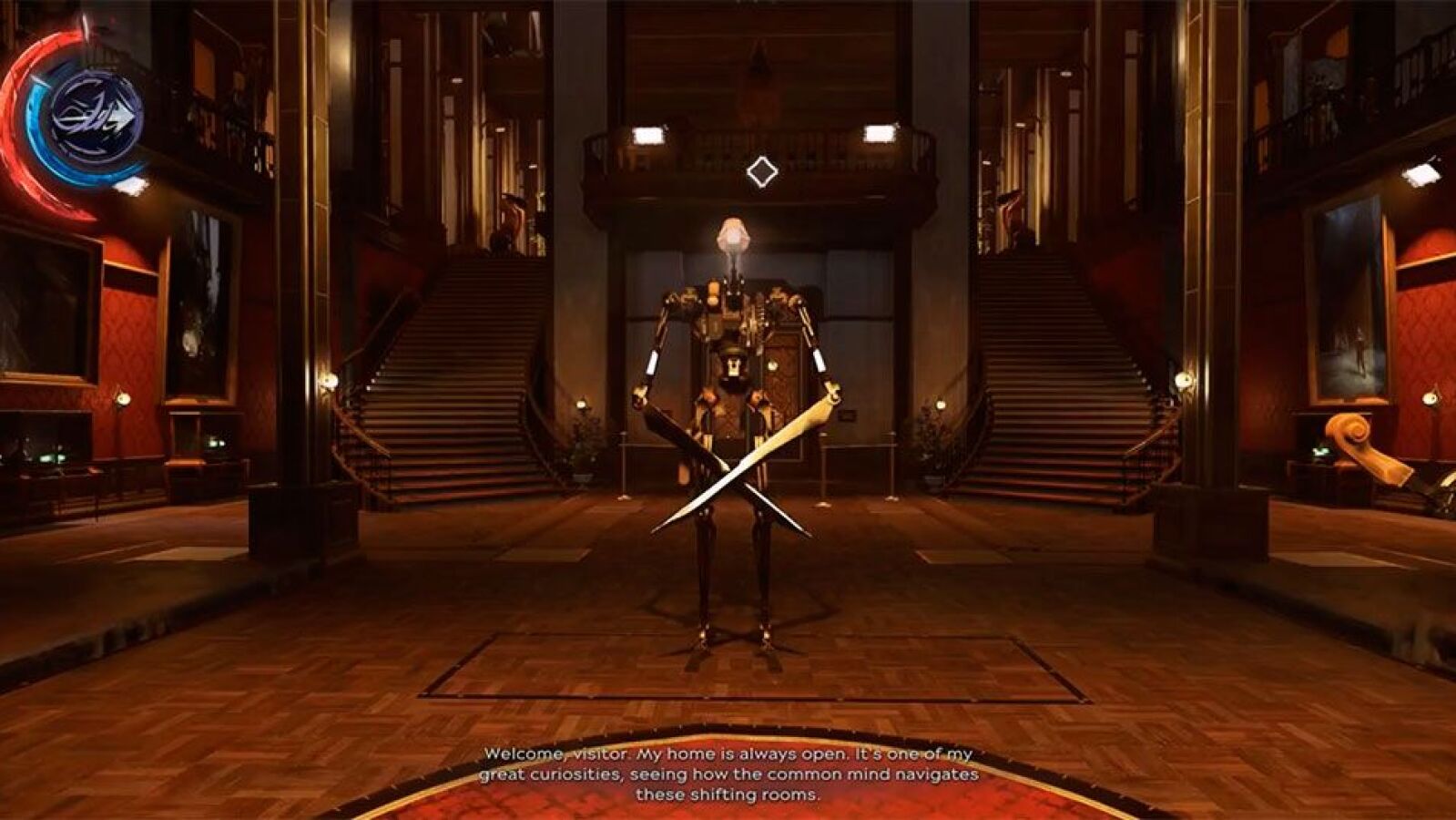Select the equipped power icon with arrow
Screen dimensions: 1456x820
click(96, 117)
